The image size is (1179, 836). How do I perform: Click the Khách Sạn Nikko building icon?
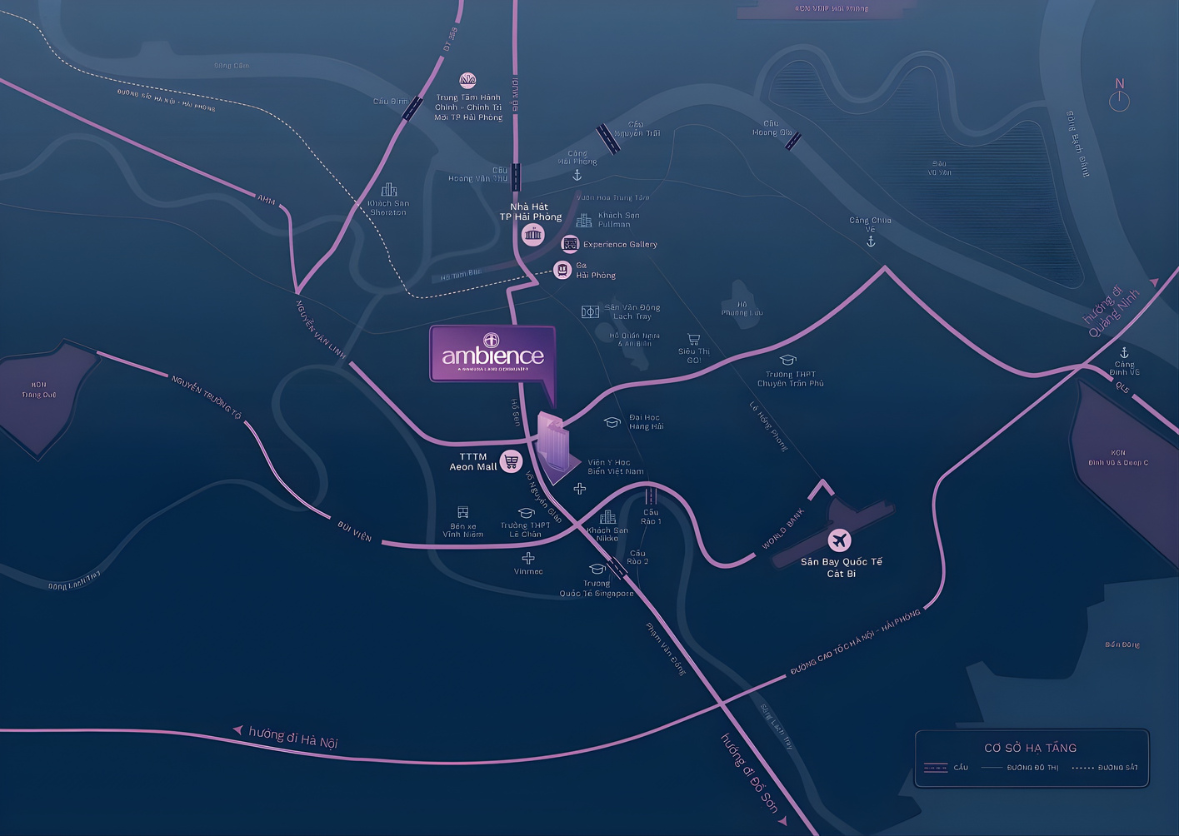[x=608, y=516]
